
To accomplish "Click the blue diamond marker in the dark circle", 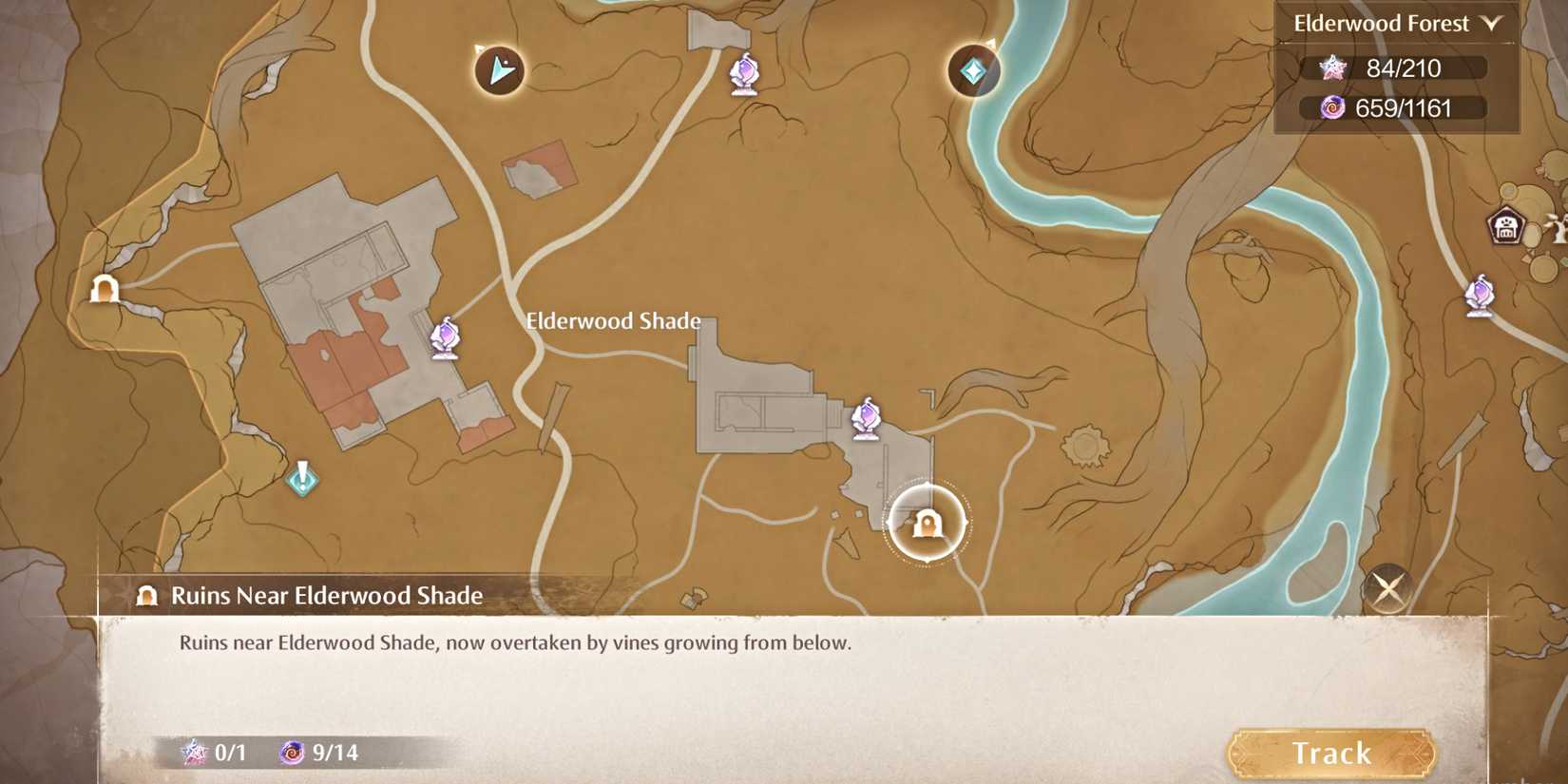I will click(971, 70).
